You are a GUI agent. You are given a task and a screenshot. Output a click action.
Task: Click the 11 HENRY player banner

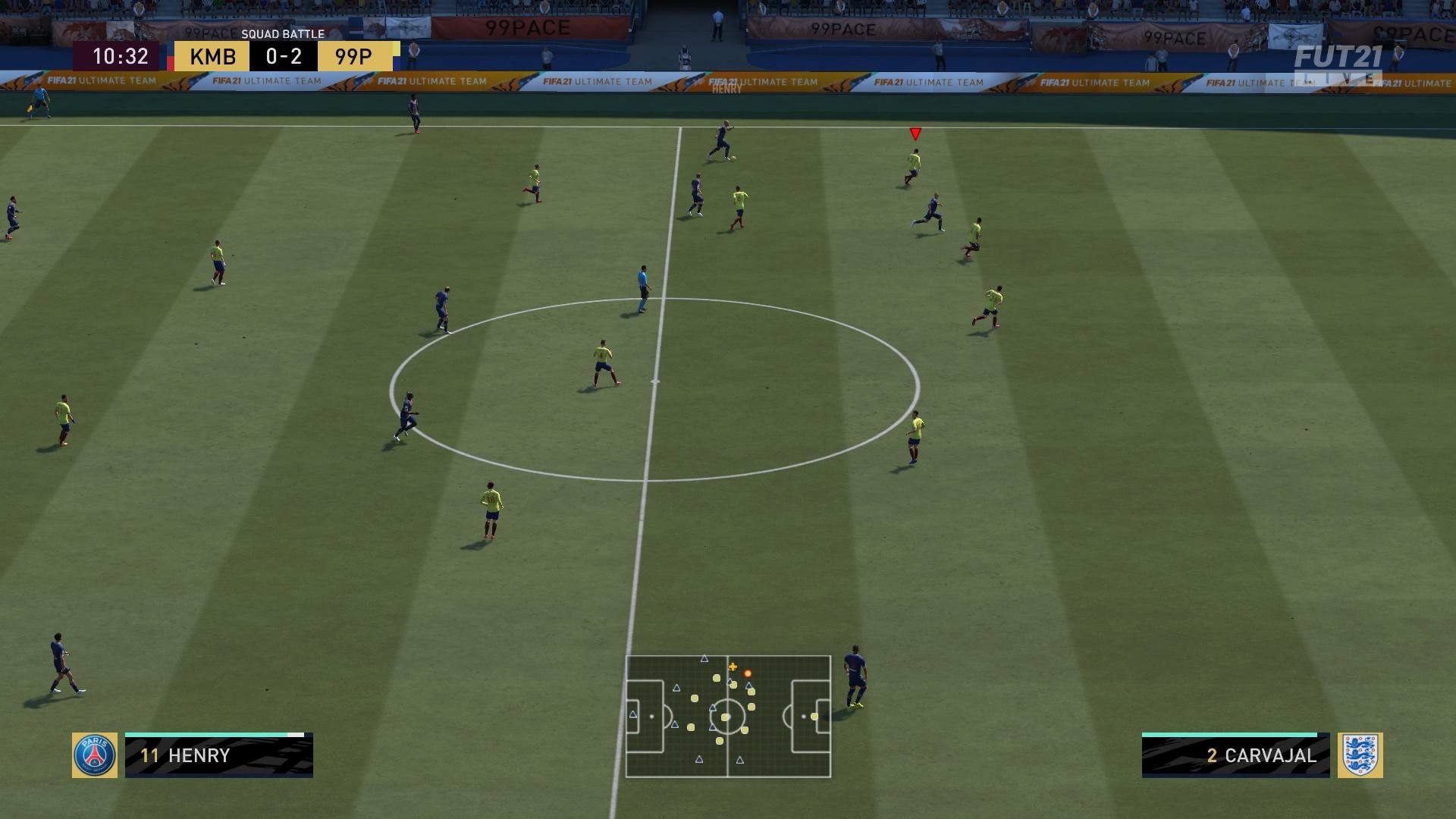point(220,755)
